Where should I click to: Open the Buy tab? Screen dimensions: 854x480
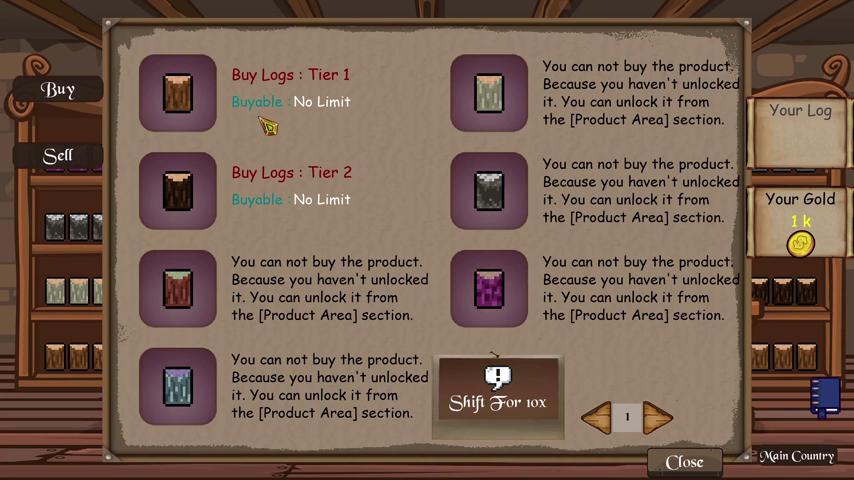click(58, 89)
